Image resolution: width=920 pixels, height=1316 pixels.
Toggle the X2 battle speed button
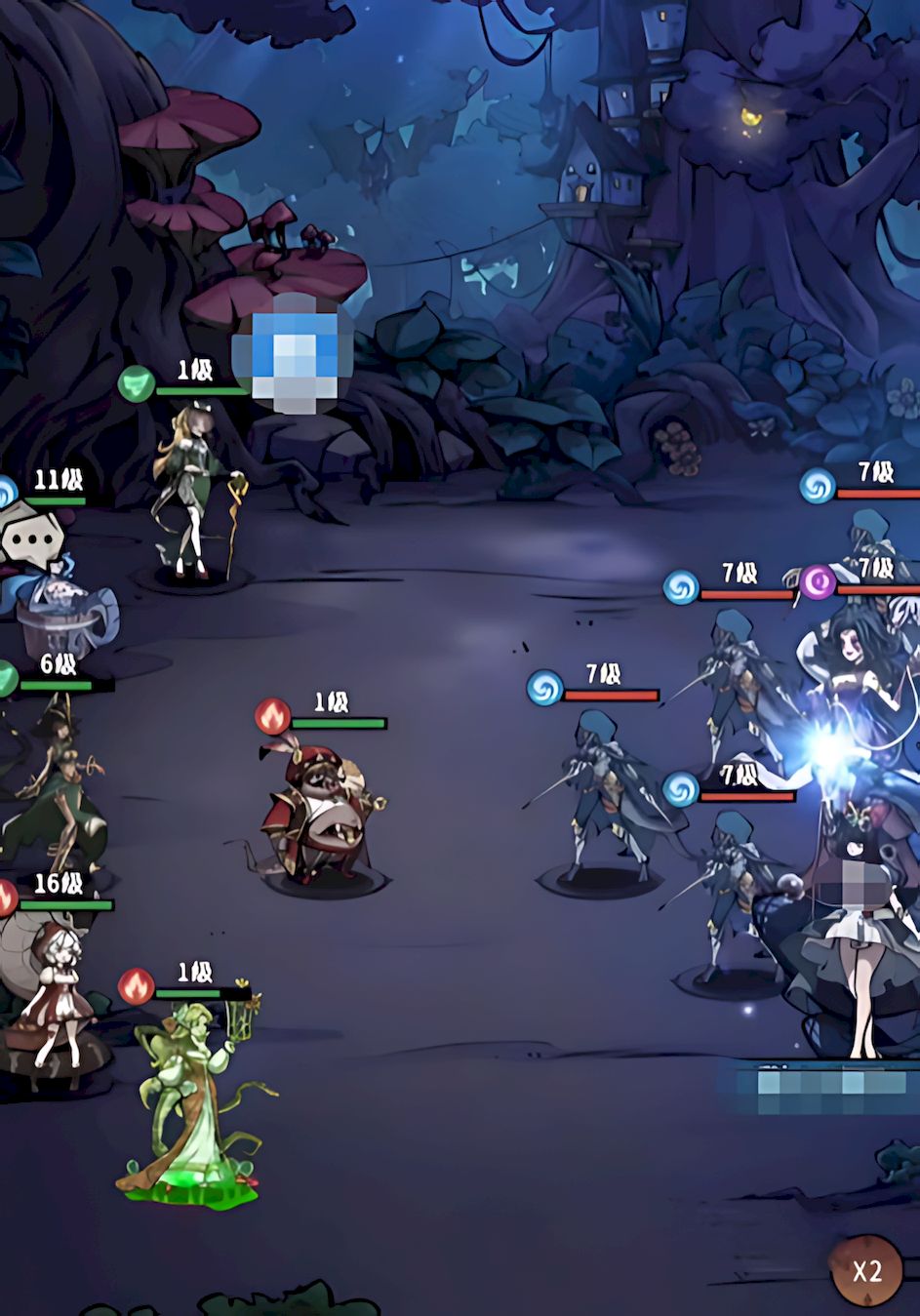[866, 1270]
